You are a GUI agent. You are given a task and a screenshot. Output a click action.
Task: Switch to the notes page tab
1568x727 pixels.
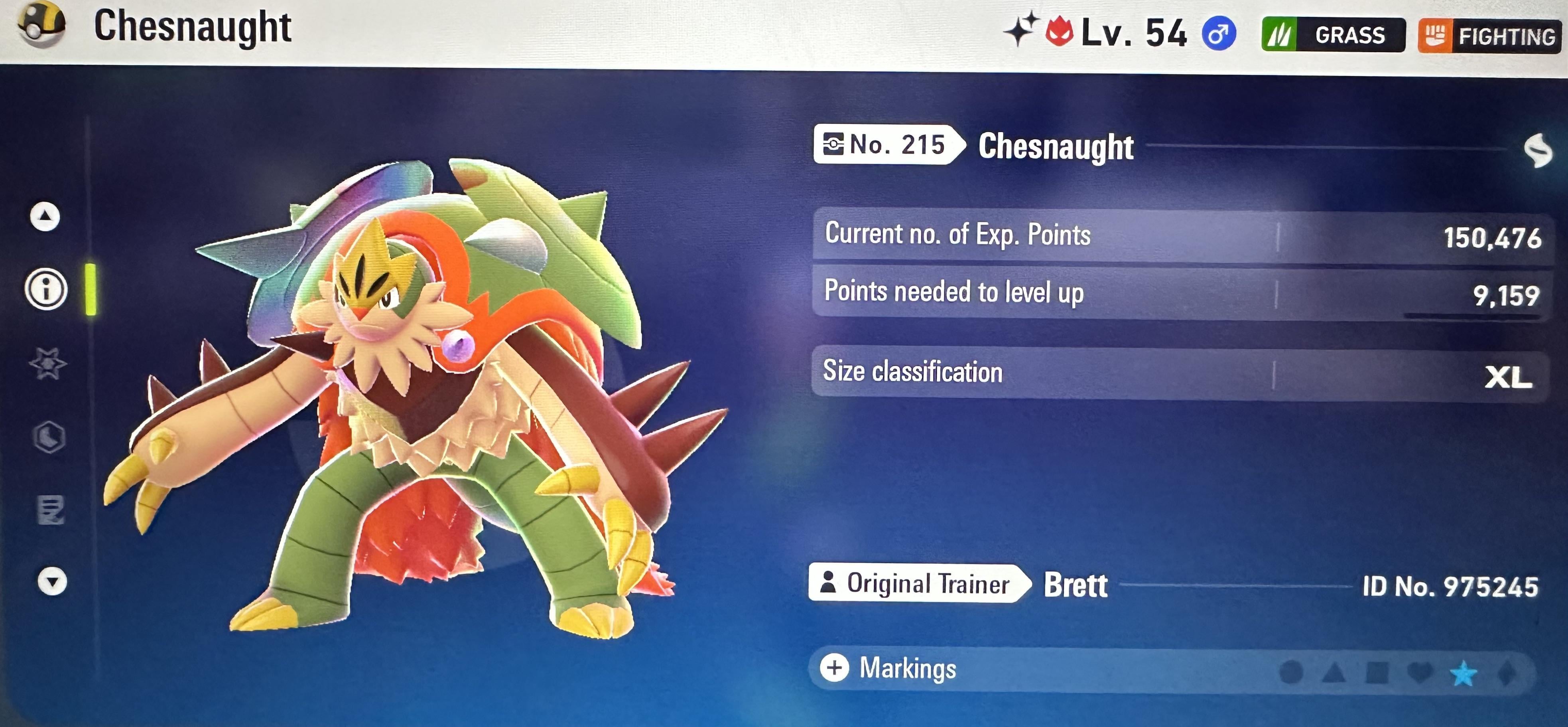(51, 510)
